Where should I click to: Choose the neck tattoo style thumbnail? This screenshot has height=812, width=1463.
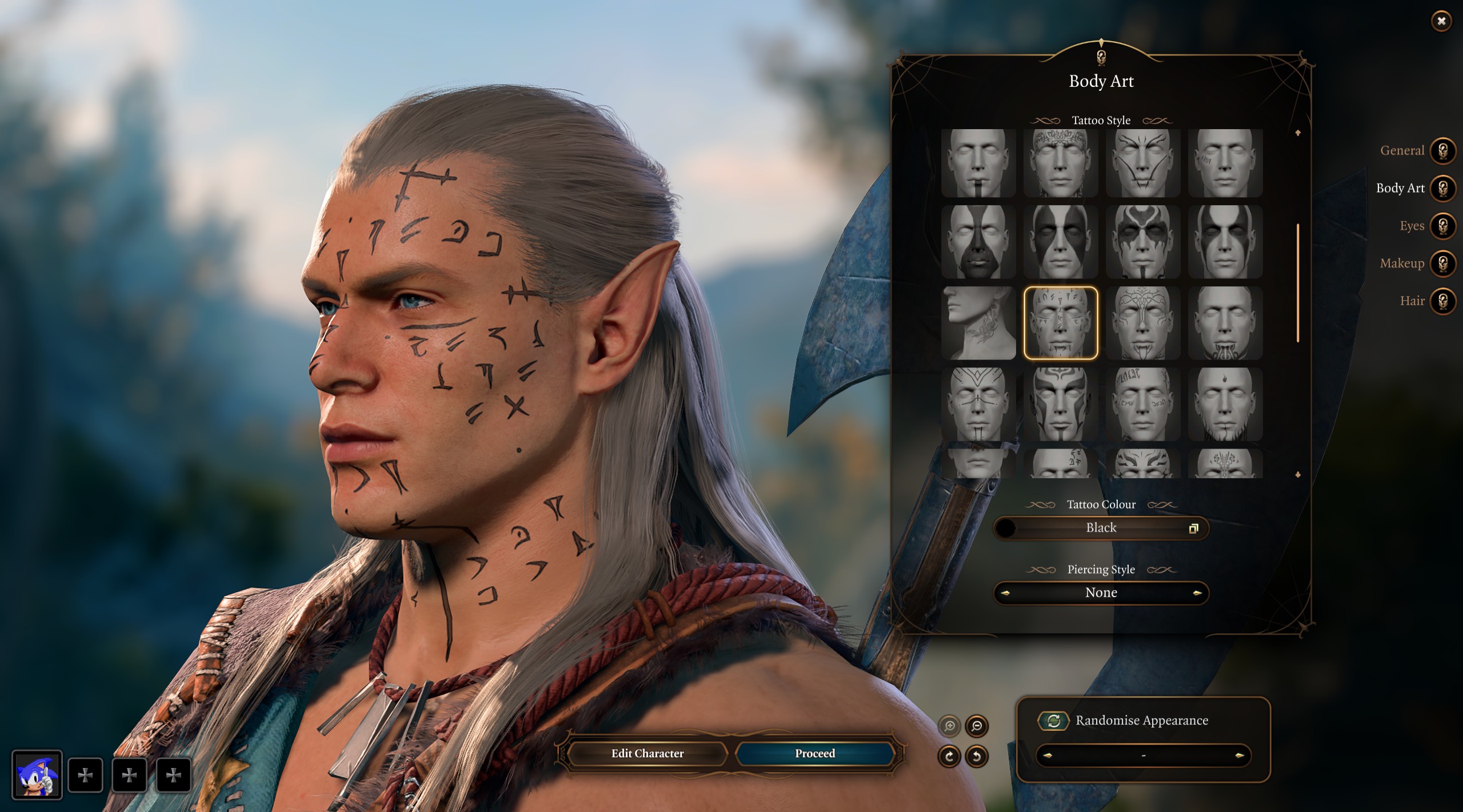978,323
